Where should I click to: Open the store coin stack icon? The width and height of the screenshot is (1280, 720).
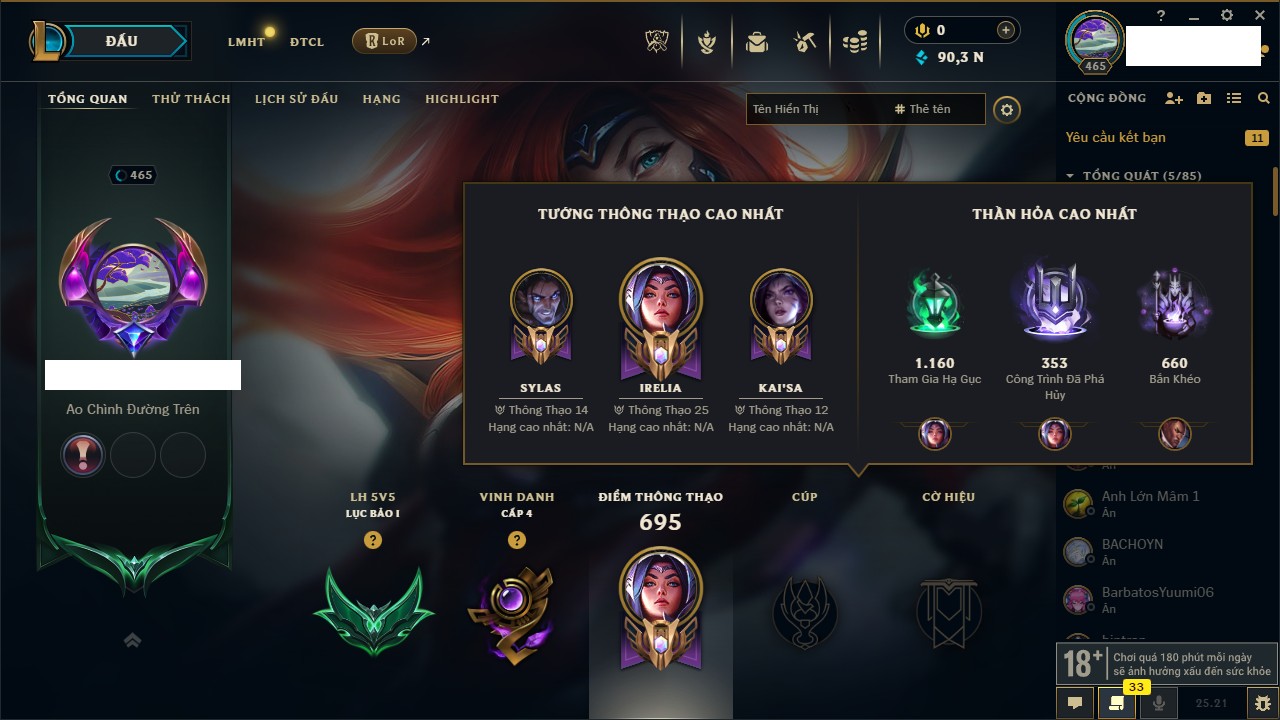pyautogui.click(x=854, y=42)
